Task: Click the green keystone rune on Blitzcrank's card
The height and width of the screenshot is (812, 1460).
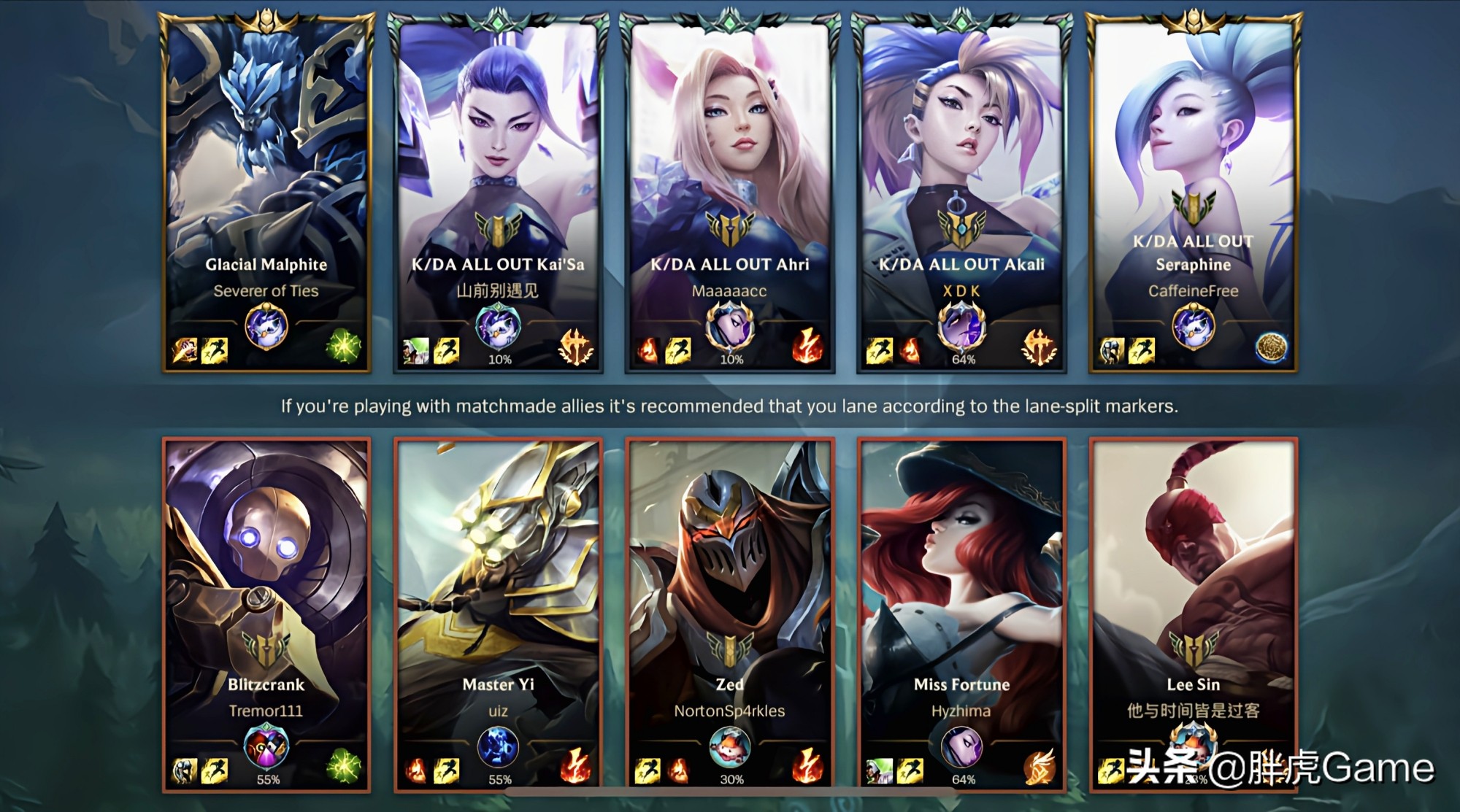Action: (x=343, y=767)
